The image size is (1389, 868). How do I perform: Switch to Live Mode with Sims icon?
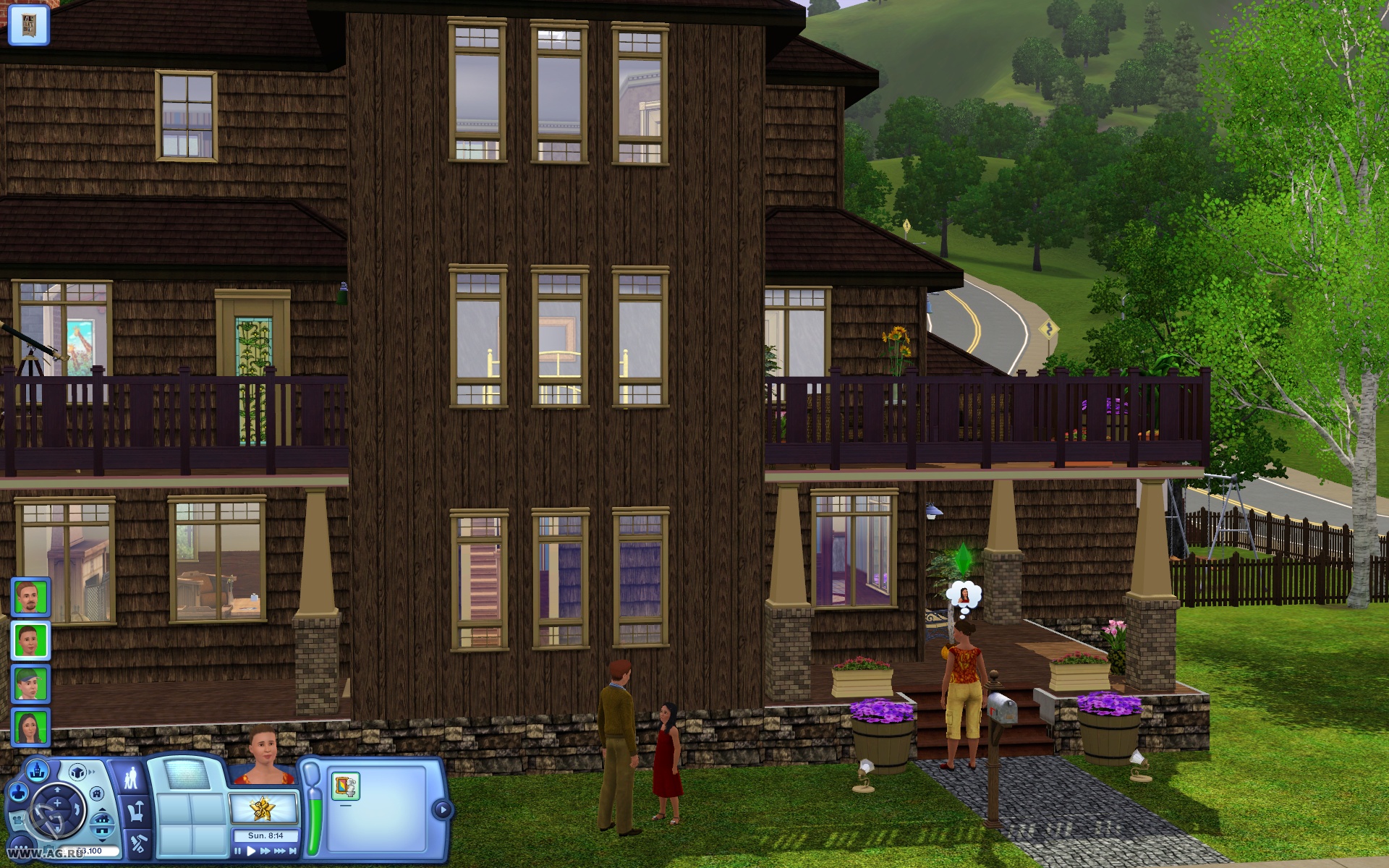point(132,779)
